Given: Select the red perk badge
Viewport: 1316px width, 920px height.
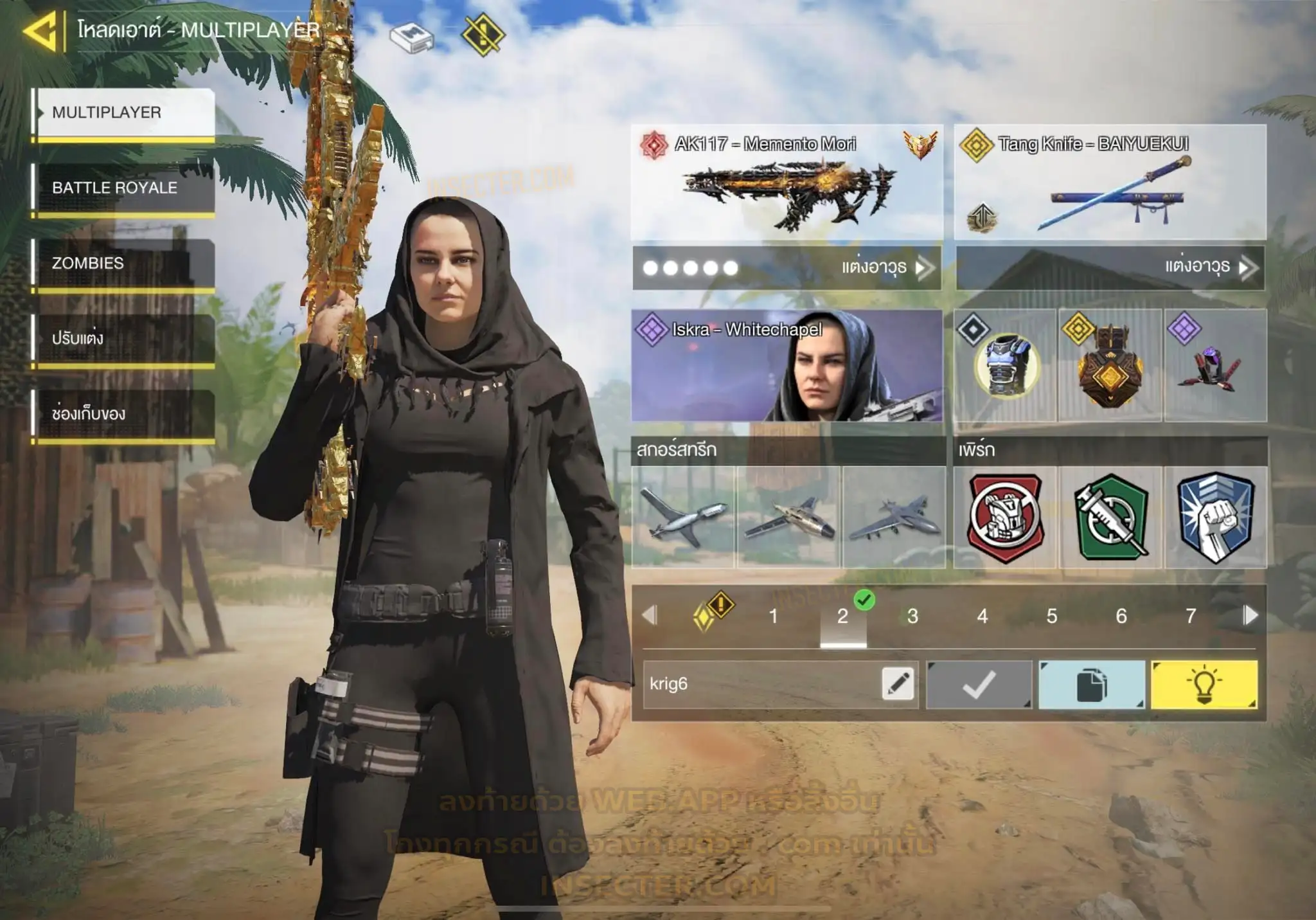Looking at the screenshot, I should [x=1006, y=517].
